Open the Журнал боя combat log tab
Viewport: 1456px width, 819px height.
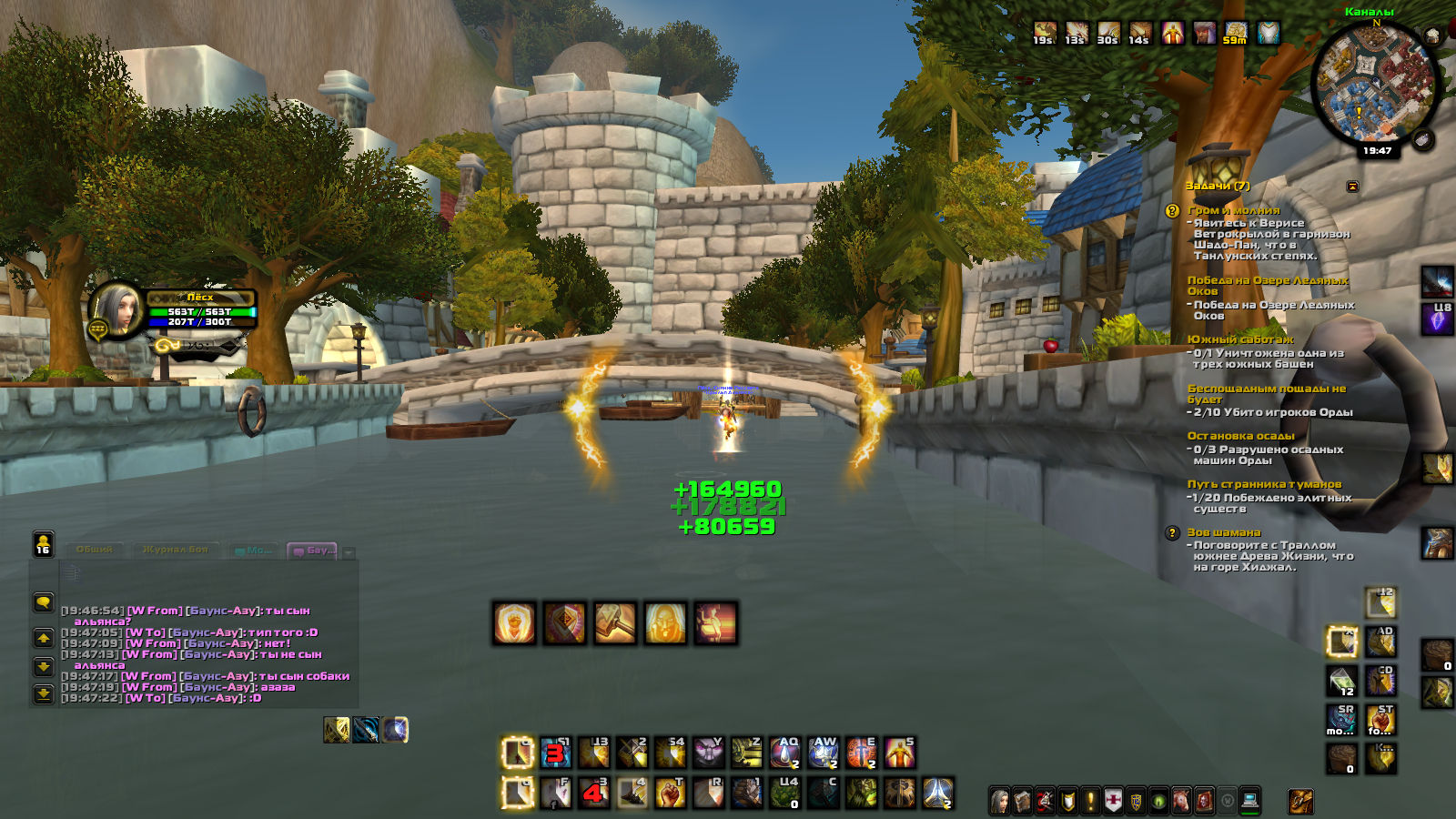pyautogui.click(x=175, y=550)
